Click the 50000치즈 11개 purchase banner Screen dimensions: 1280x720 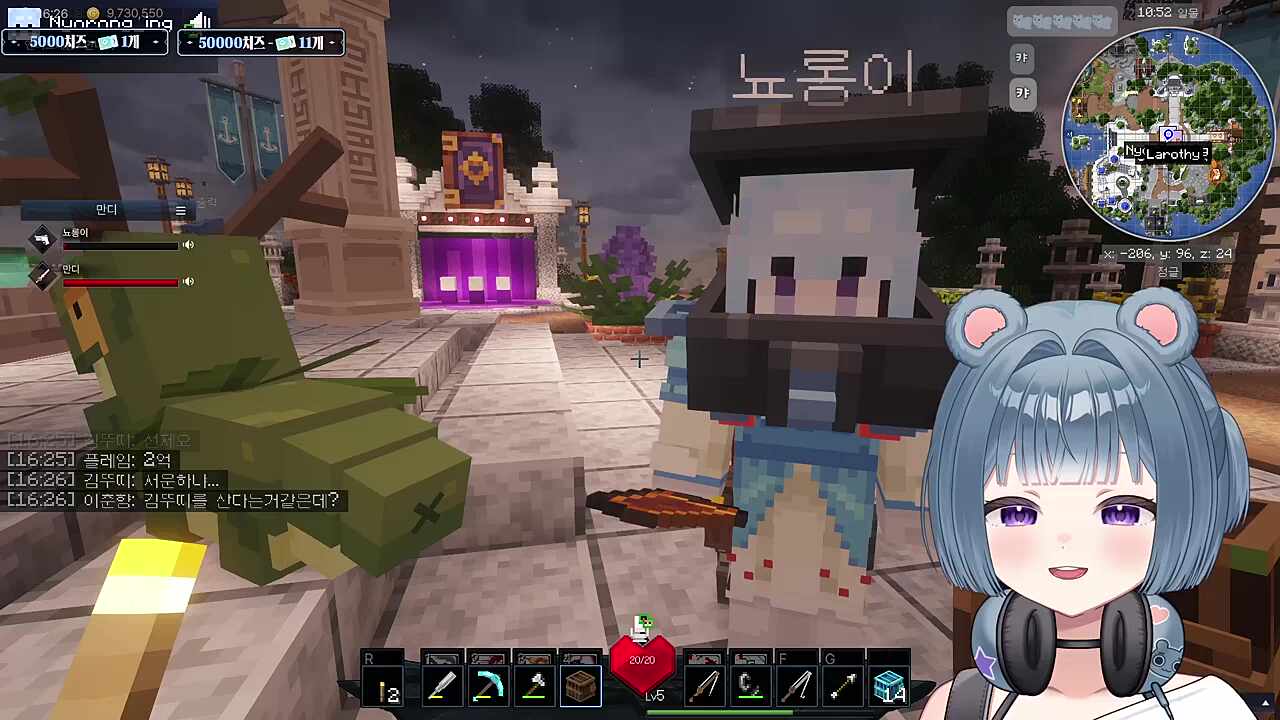point(260,42)
